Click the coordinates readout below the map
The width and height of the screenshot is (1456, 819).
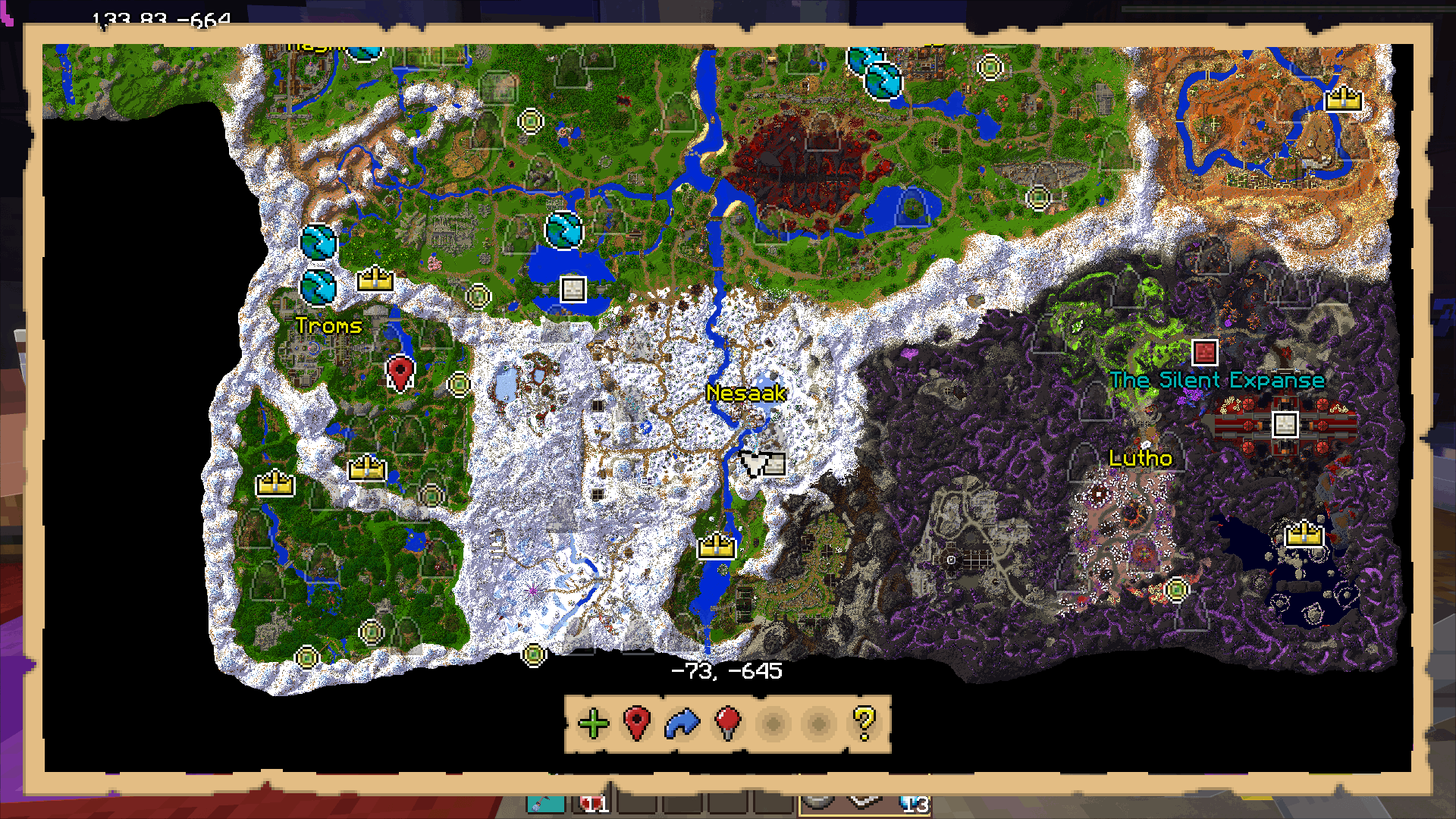click(728, 670)
